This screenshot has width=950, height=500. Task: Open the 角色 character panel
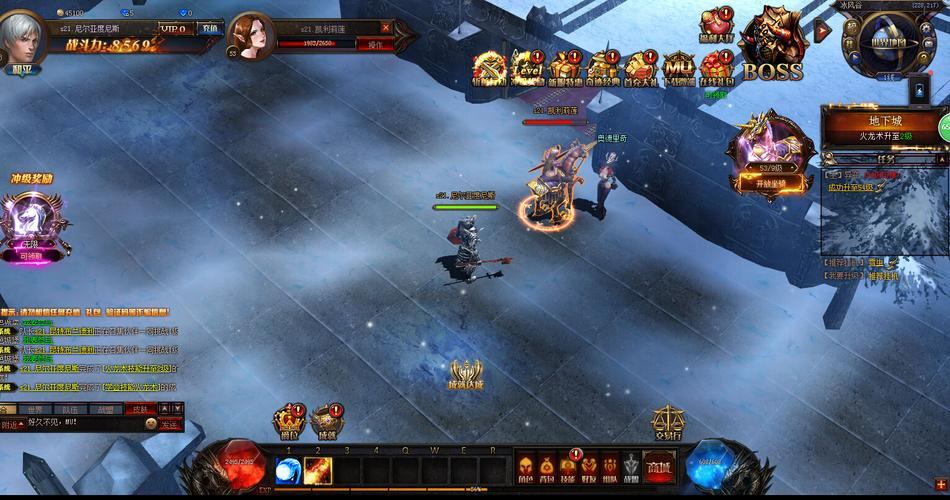pos(524,468)
